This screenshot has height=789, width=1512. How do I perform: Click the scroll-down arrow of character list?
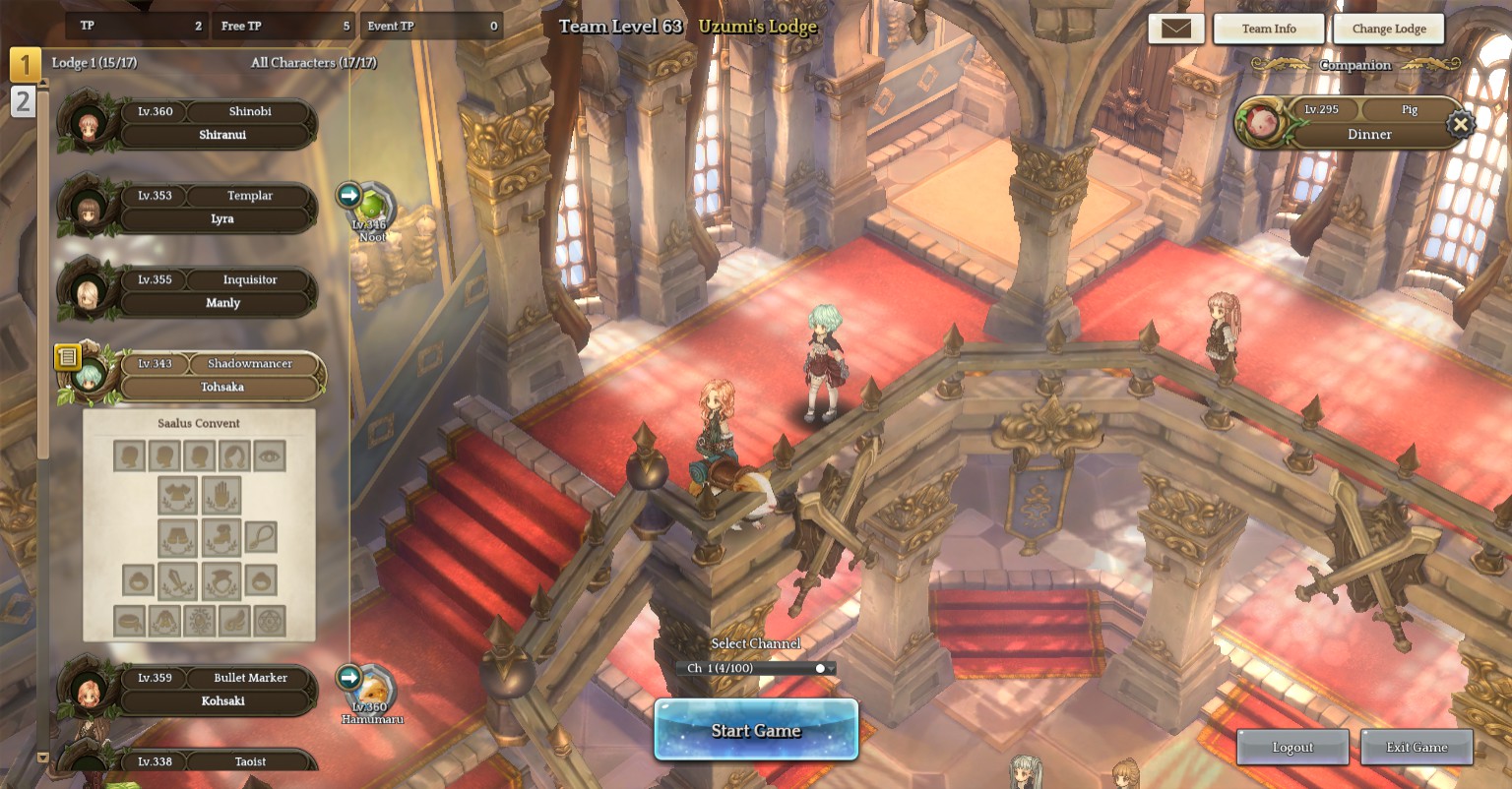pyautogui.click(x=42, y=758)
